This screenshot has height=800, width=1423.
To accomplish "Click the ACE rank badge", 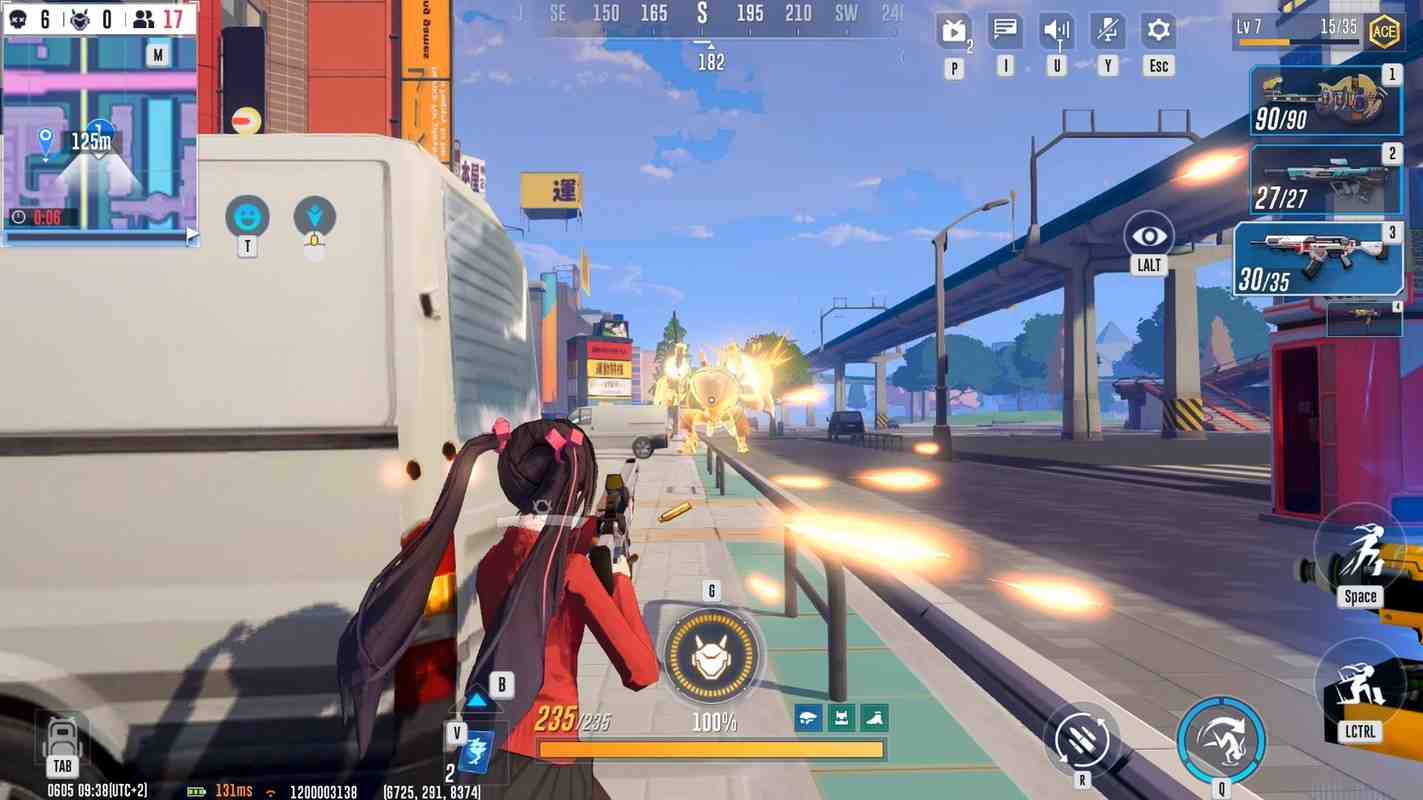I will pos(1385,31).
